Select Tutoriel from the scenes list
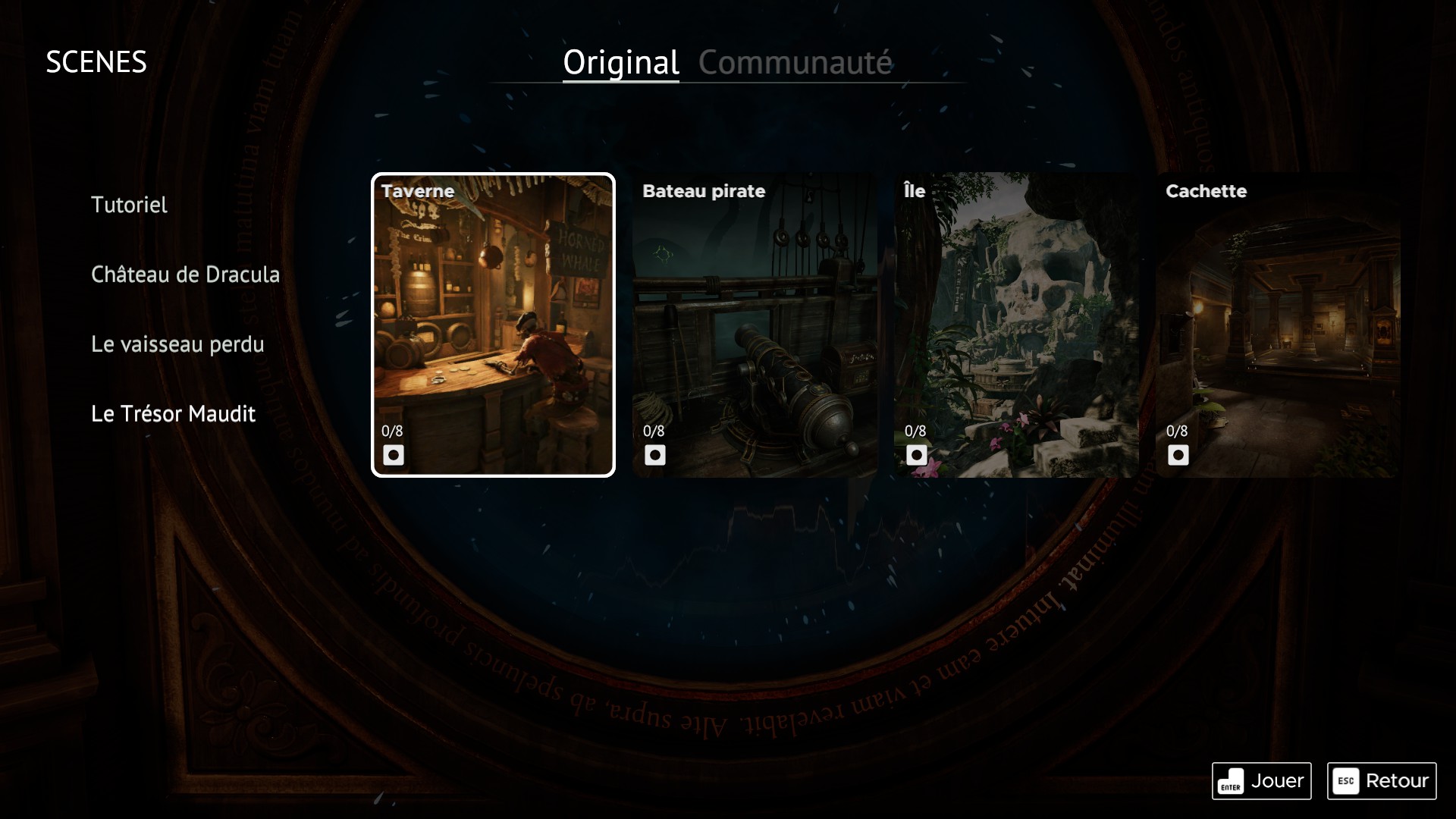The image size is (1456, 819). coord(129,205)
